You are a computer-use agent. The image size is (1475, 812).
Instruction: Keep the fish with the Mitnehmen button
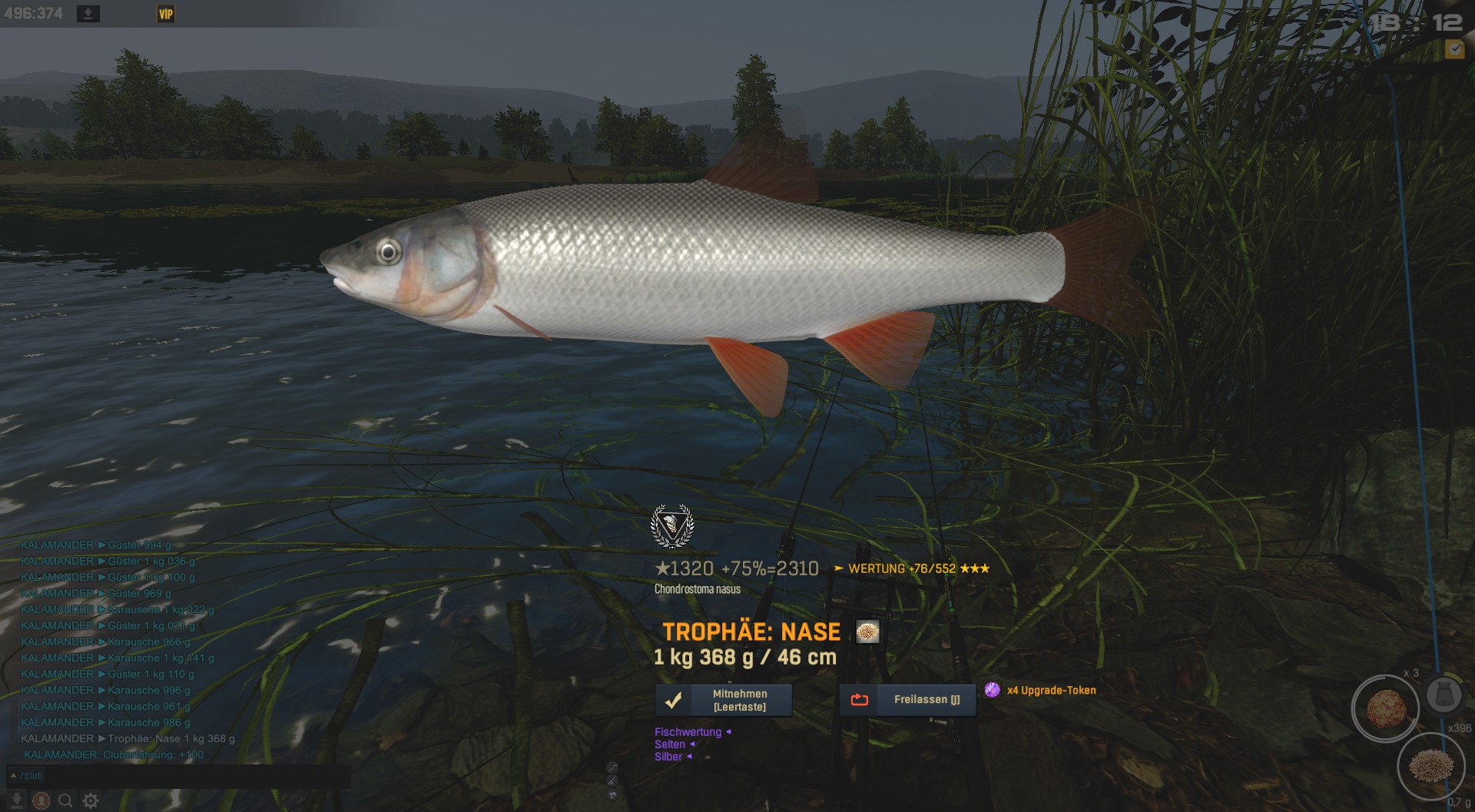(x=723, y=701)
